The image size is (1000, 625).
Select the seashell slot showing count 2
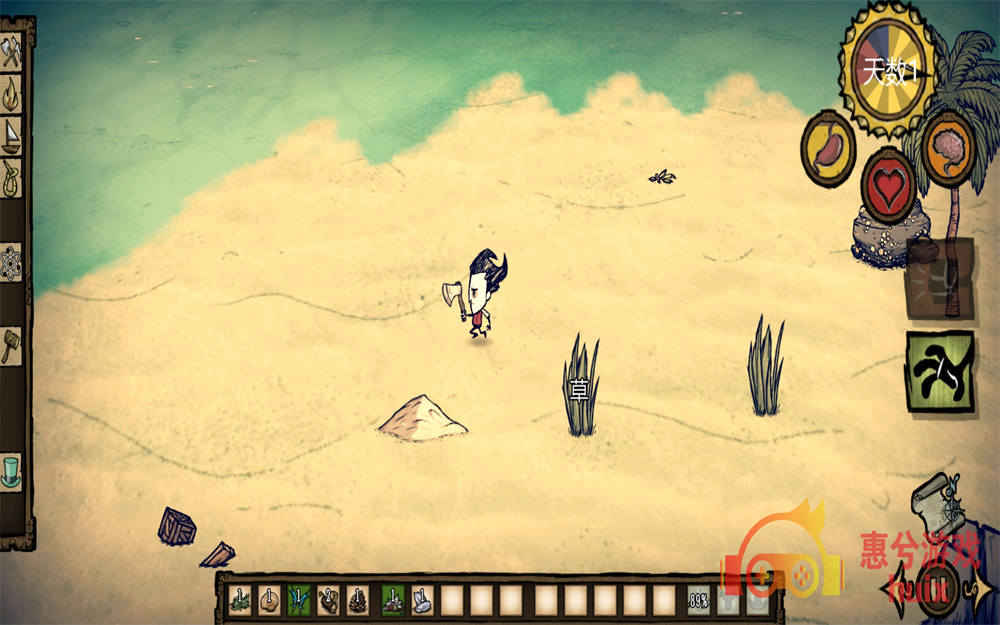pyautogui.click(x=328, y=600)
